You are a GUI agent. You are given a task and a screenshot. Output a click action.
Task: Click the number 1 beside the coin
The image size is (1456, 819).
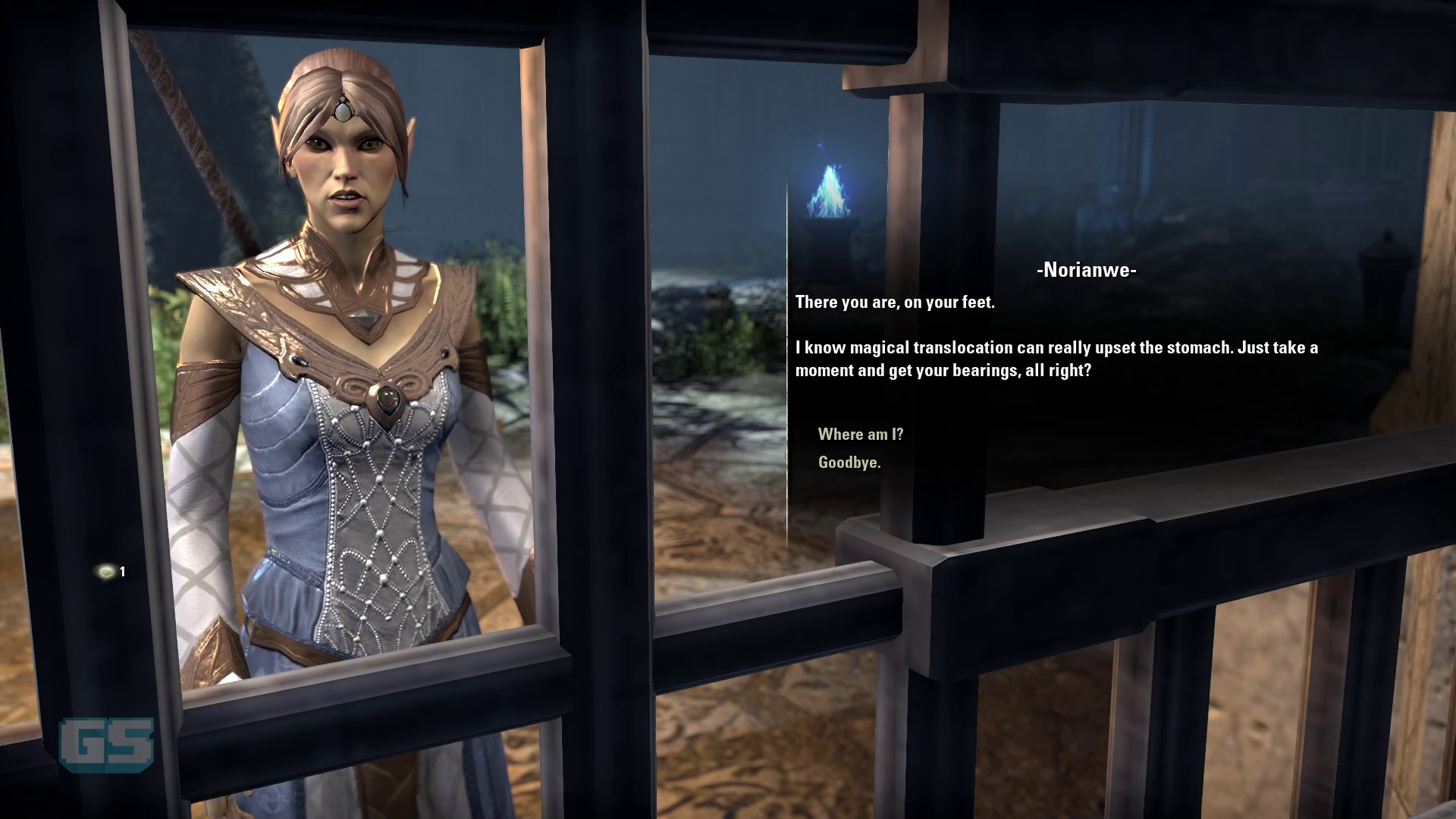point(122,573)
